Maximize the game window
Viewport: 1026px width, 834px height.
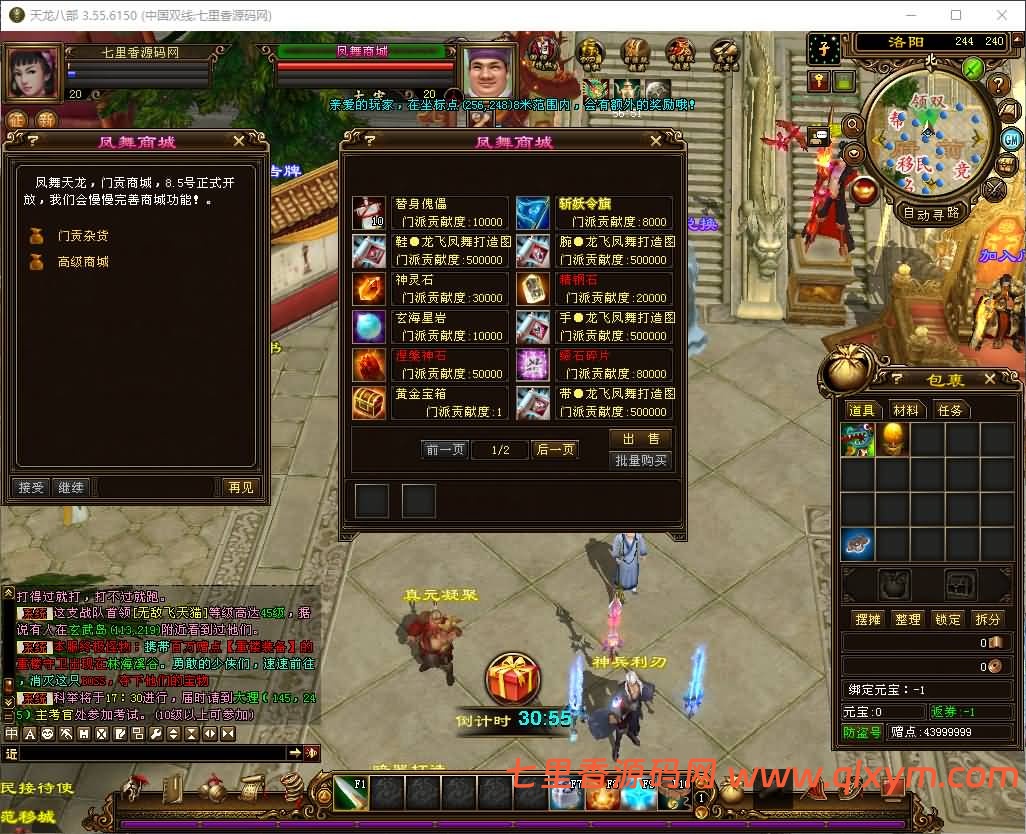click(956, 15)
